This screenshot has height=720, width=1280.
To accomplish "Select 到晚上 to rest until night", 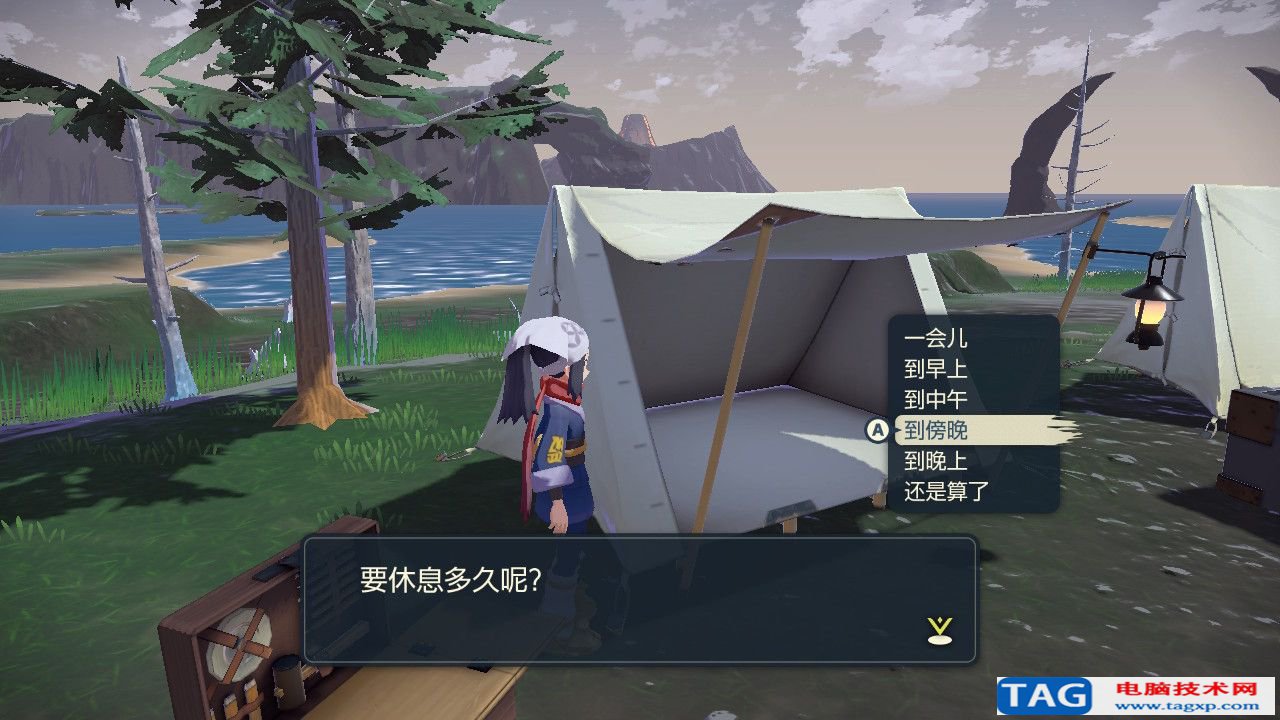I will pyautogui.click(x=936, y=461).
